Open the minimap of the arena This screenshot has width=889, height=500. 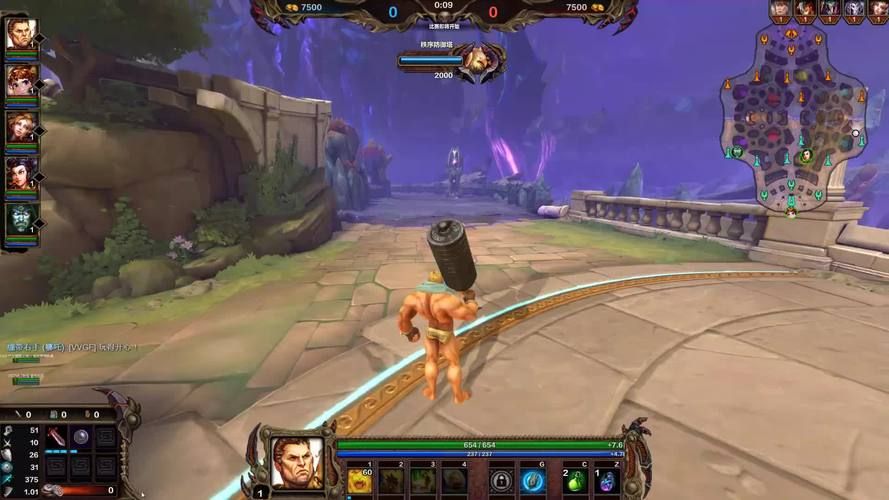793,118
